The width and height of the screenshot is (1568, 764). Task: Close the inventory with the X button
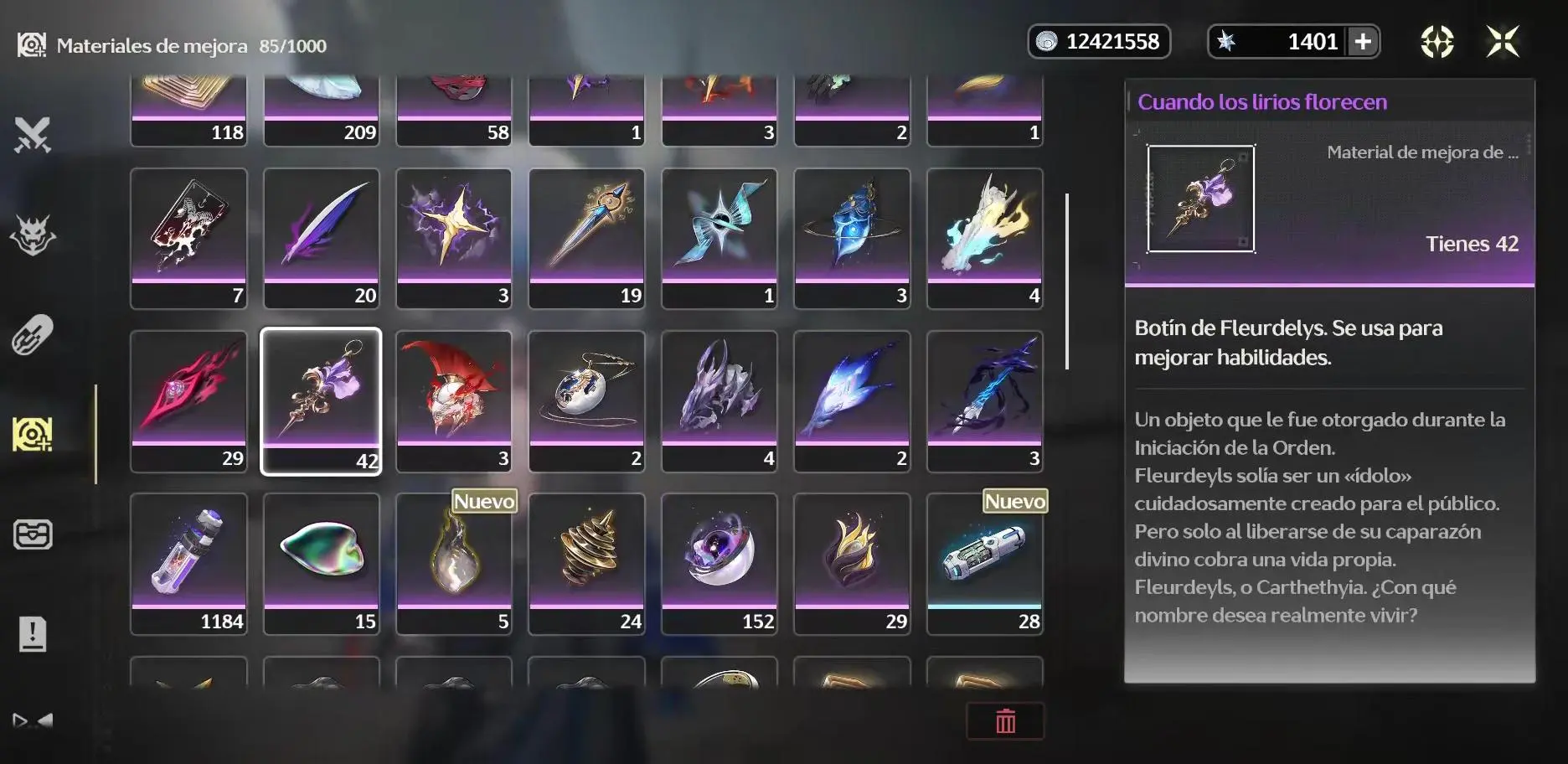click(x=1502, y=41)
